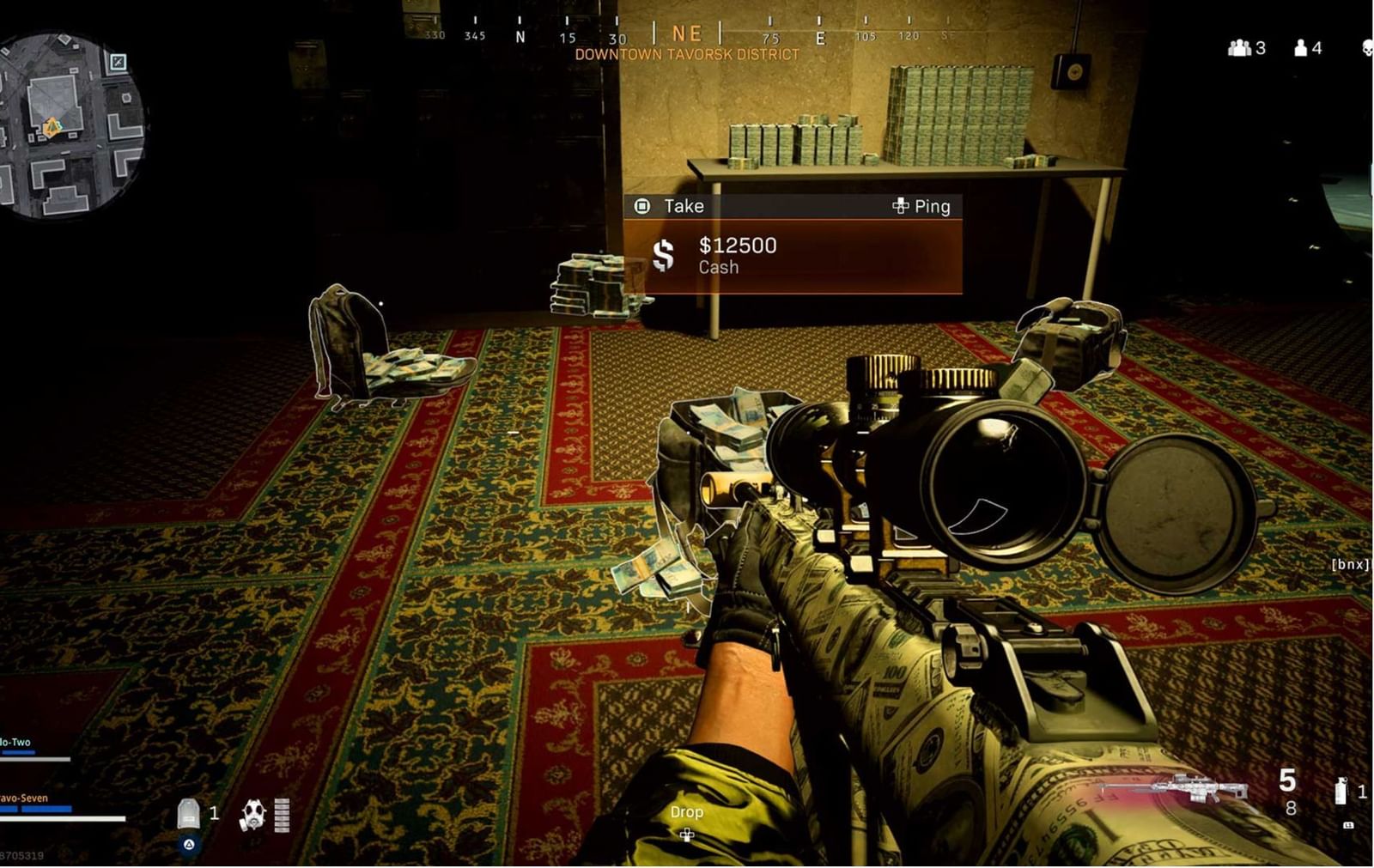Screen dimensions: 1374x868
Task: Select the armor plate icon
Action: 187,811
